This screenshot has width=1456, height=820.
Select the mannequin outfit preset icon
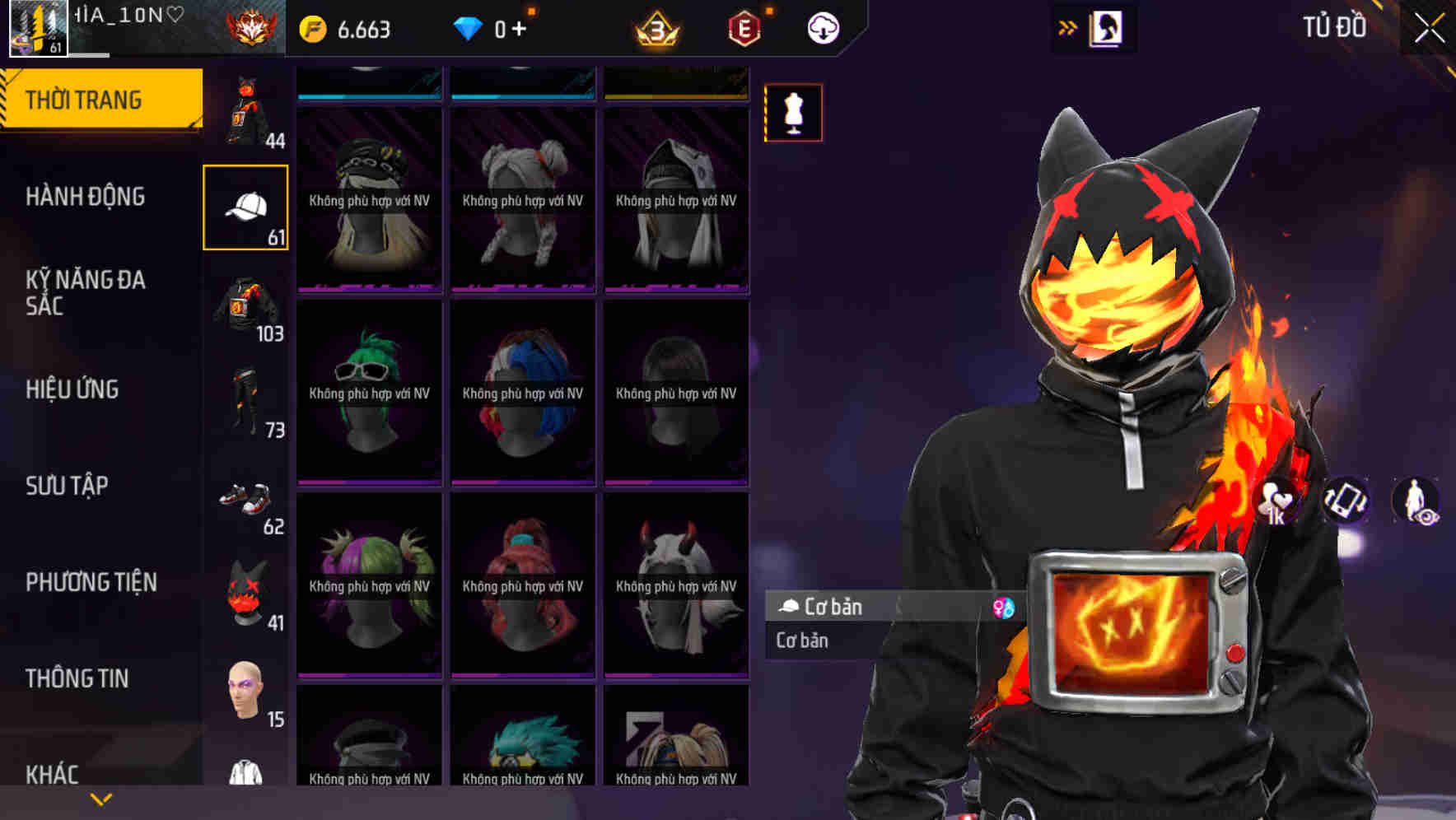coord(793,114)
